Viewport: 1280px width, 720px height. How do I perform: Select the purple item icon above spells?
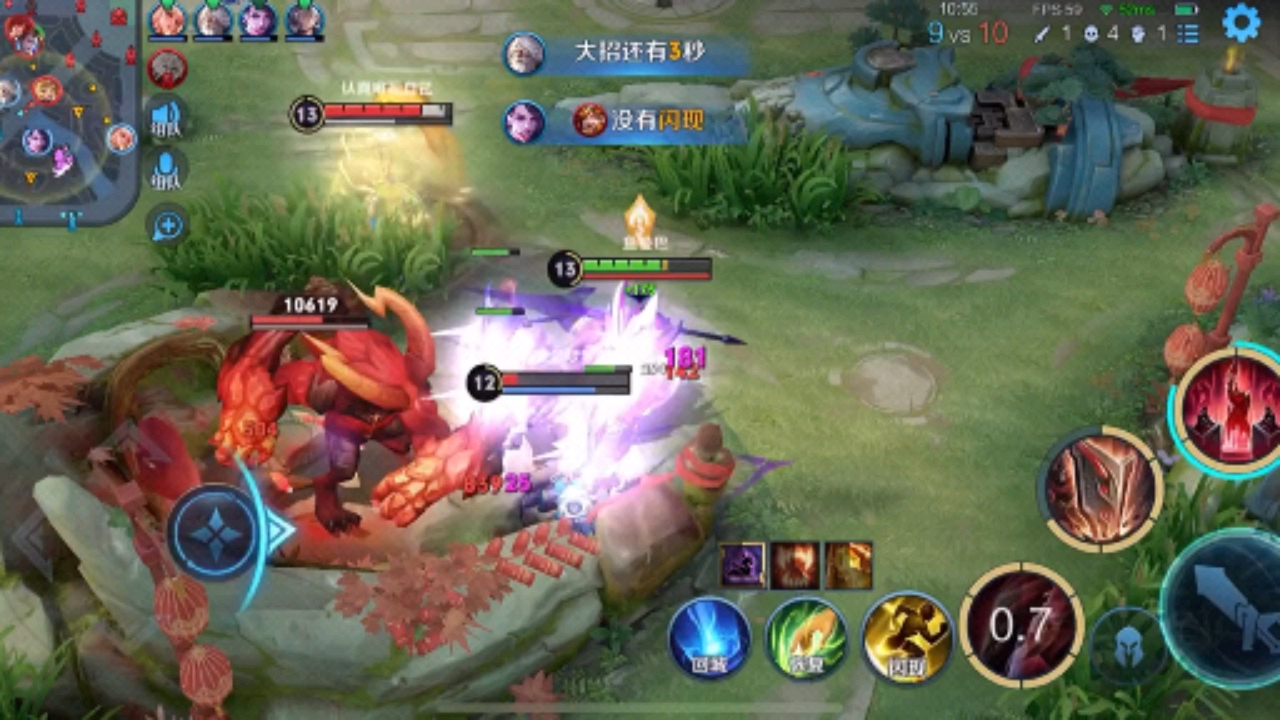click(x=743, y=566)
